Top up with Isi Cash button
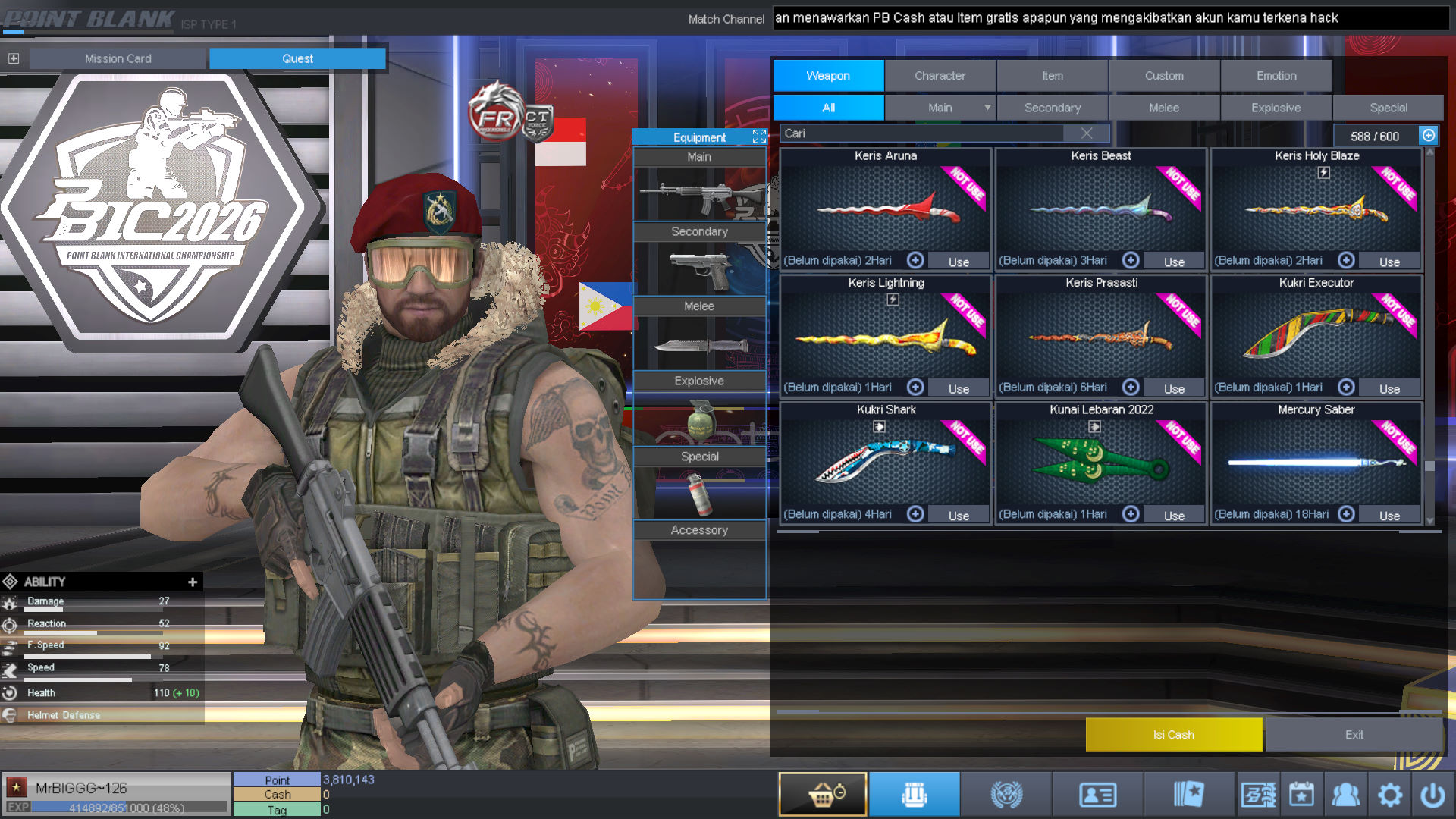The height and width of the screenshot is (819, 1456). click(1173, 734)
